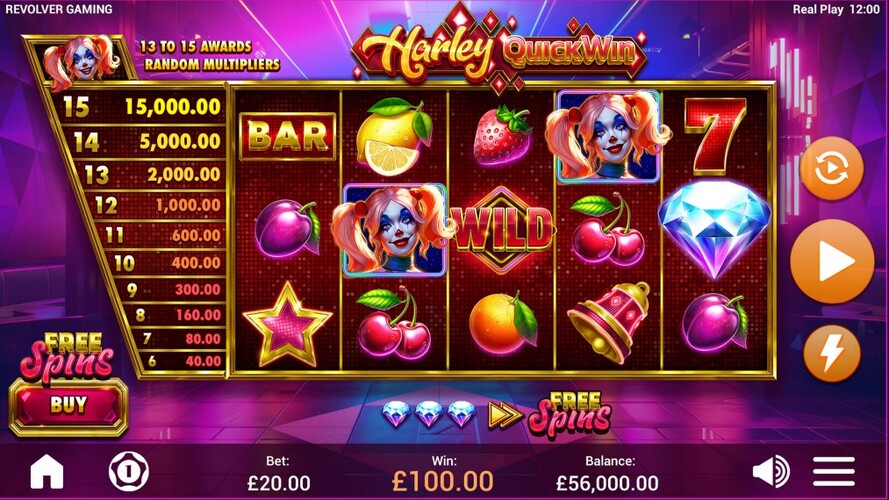This screenshot has width=889, height=500.
Task: Spin the reels with the play button
Action: 831,262
